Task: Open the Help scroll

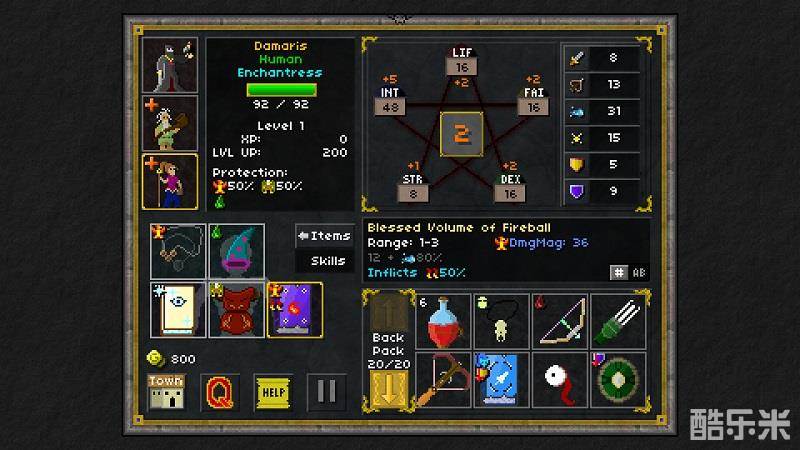Action: (273, 390)
